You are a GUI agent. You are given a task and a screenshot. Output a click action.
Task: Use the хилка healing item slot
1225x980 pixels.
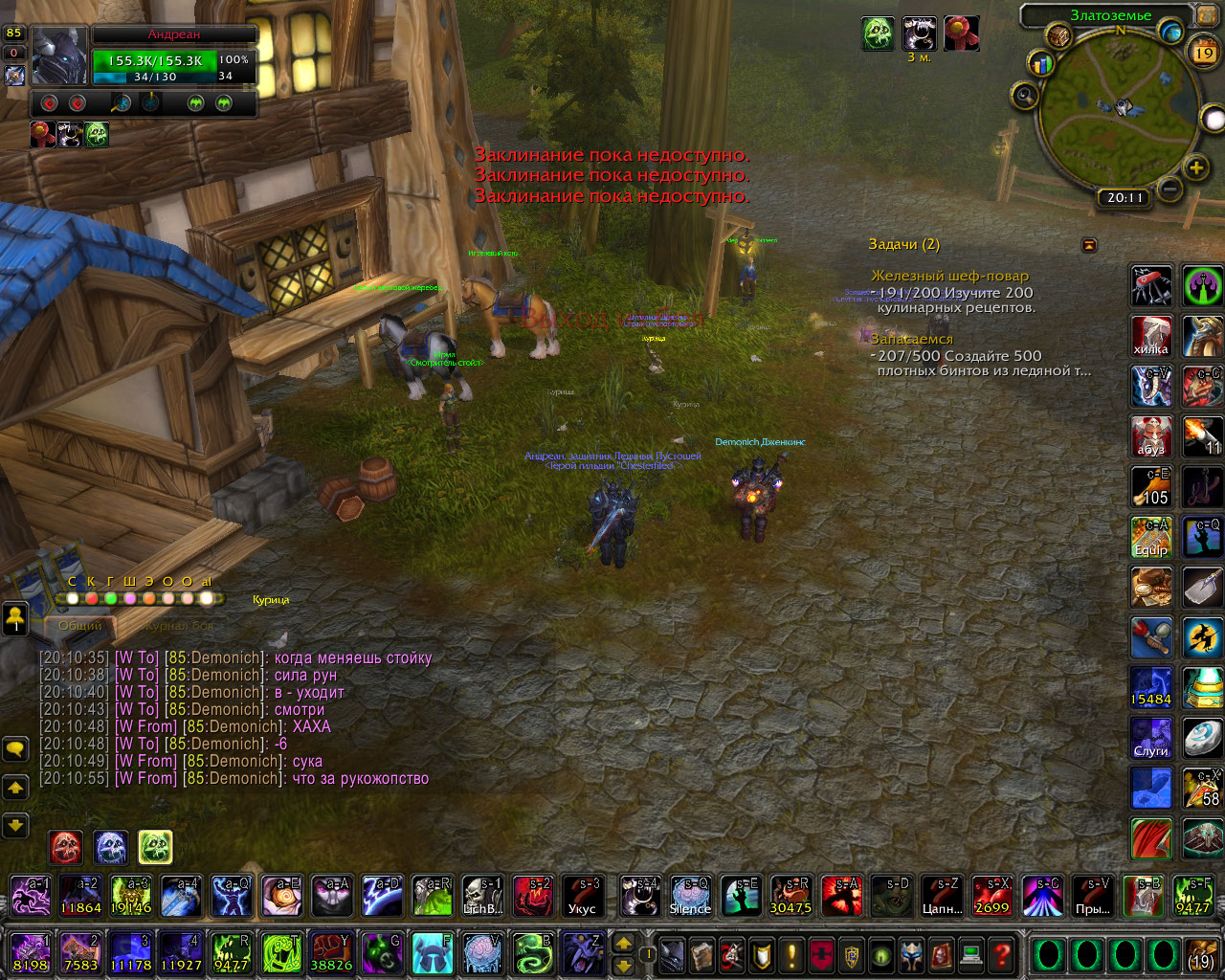pos(1151,336)
